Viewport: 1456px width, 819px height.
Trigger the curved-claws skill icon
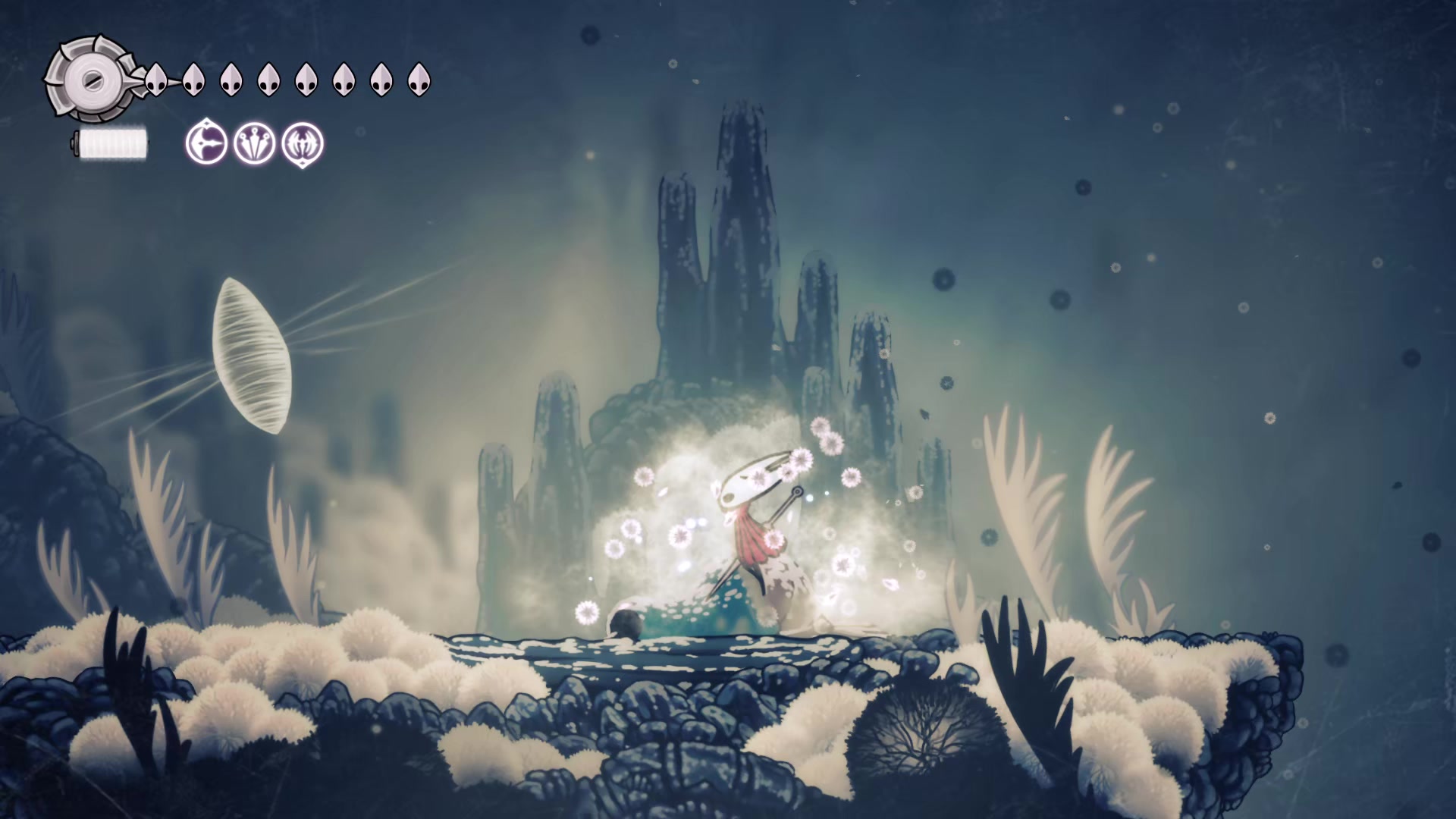click(303, 143)
